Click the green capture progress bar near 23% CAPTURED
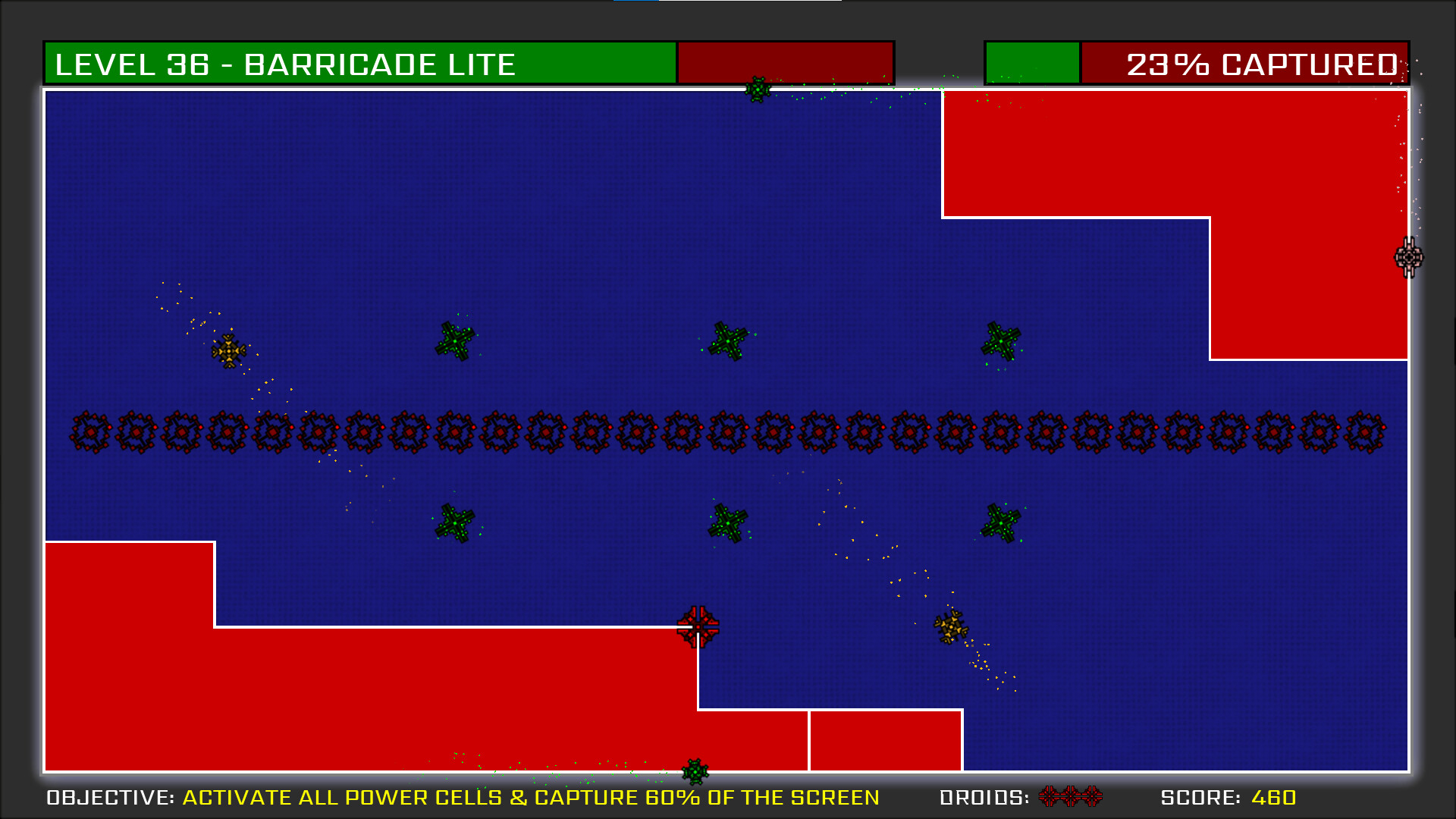 [x=1031, y=64]
